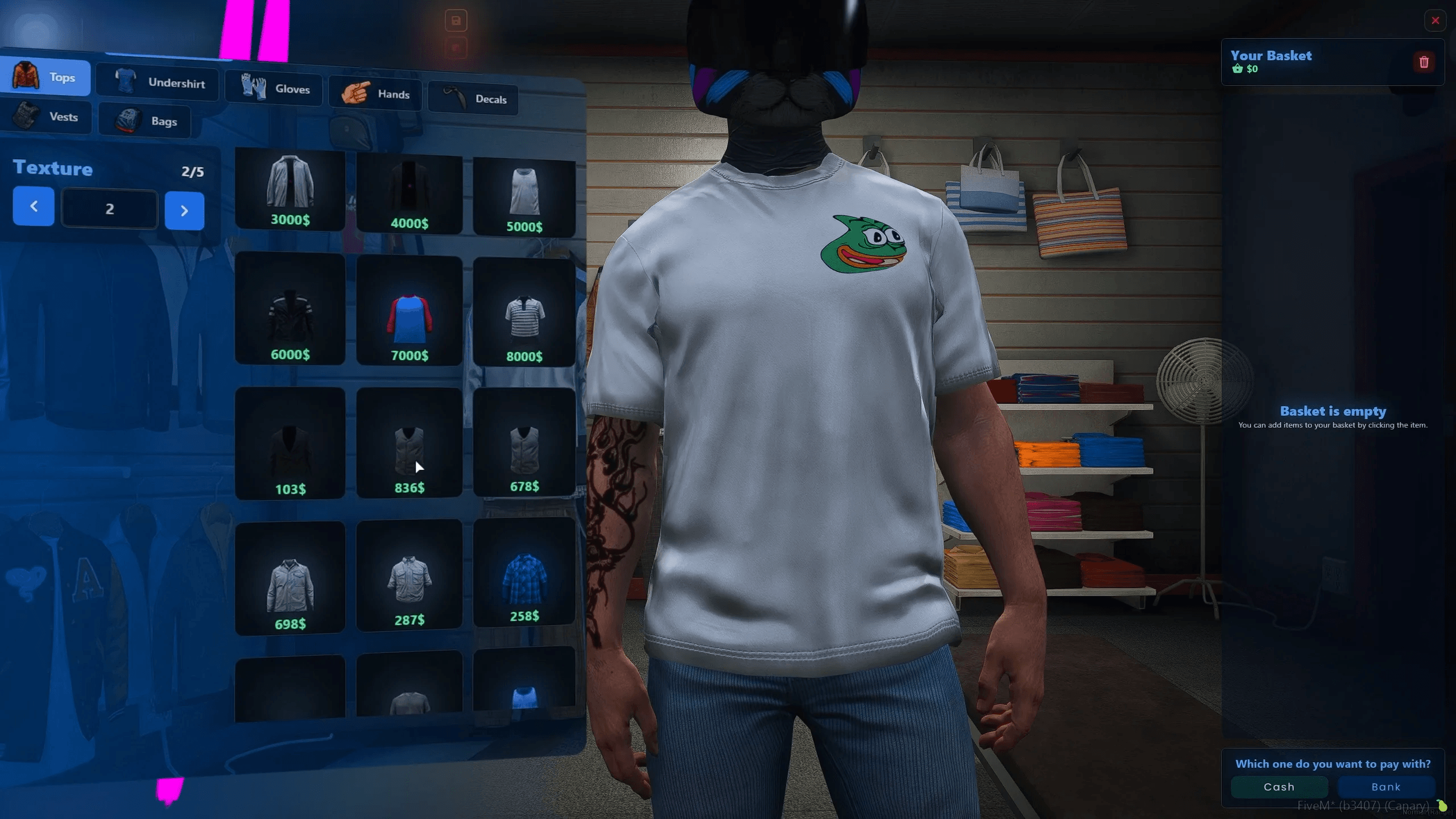Select the 836$ vest item
1456x819 pixels.
coord(409,444)
